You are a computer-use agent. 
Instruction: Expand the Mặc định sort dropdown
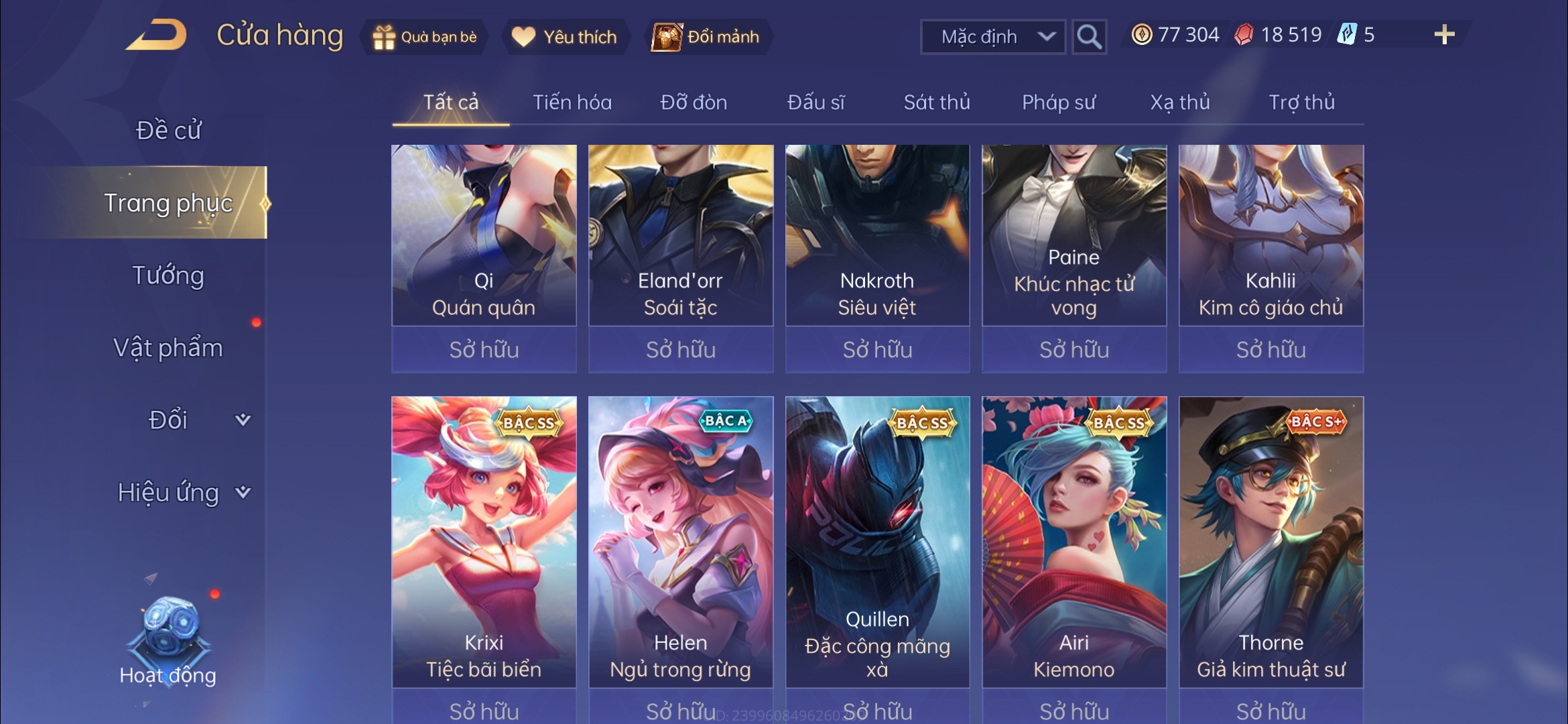click(992, 37)
